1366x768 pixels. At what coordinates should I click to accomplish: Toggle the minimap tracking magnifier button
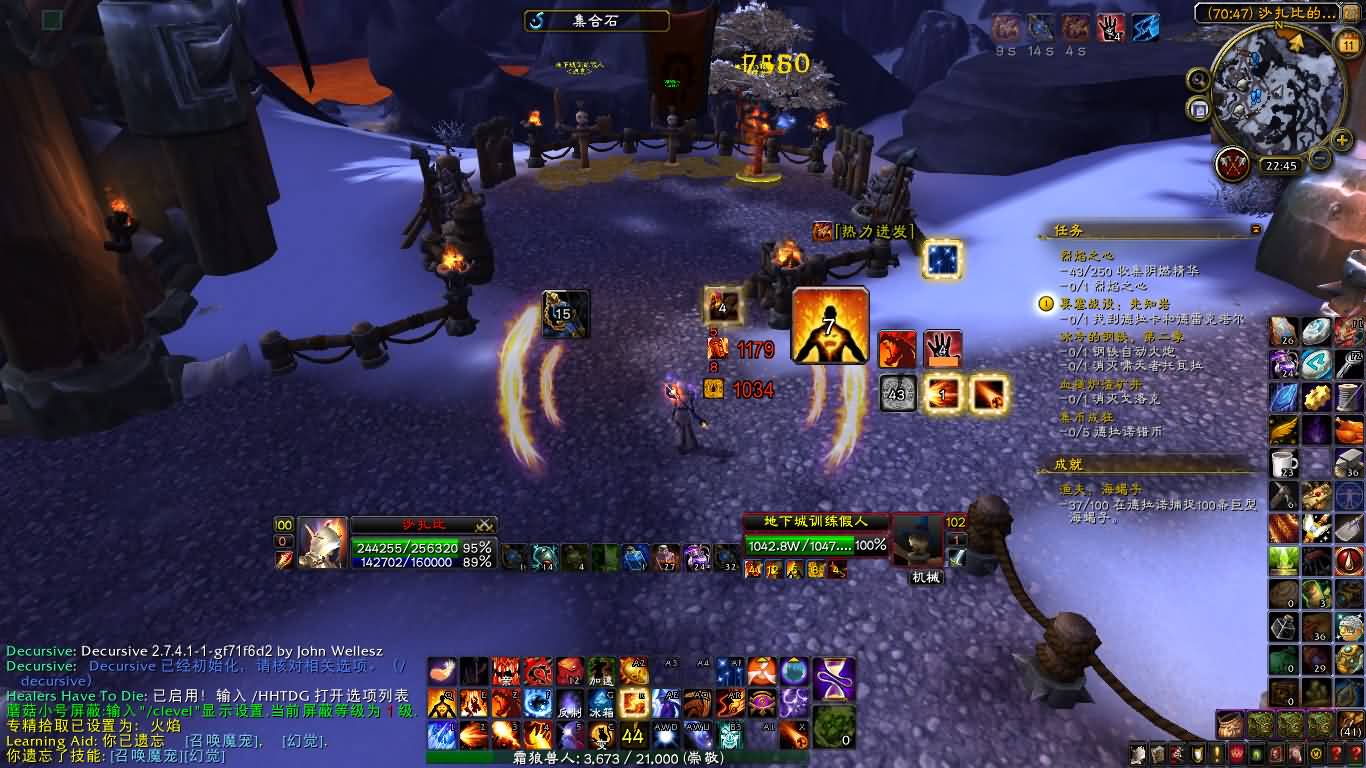(1198, 80)
